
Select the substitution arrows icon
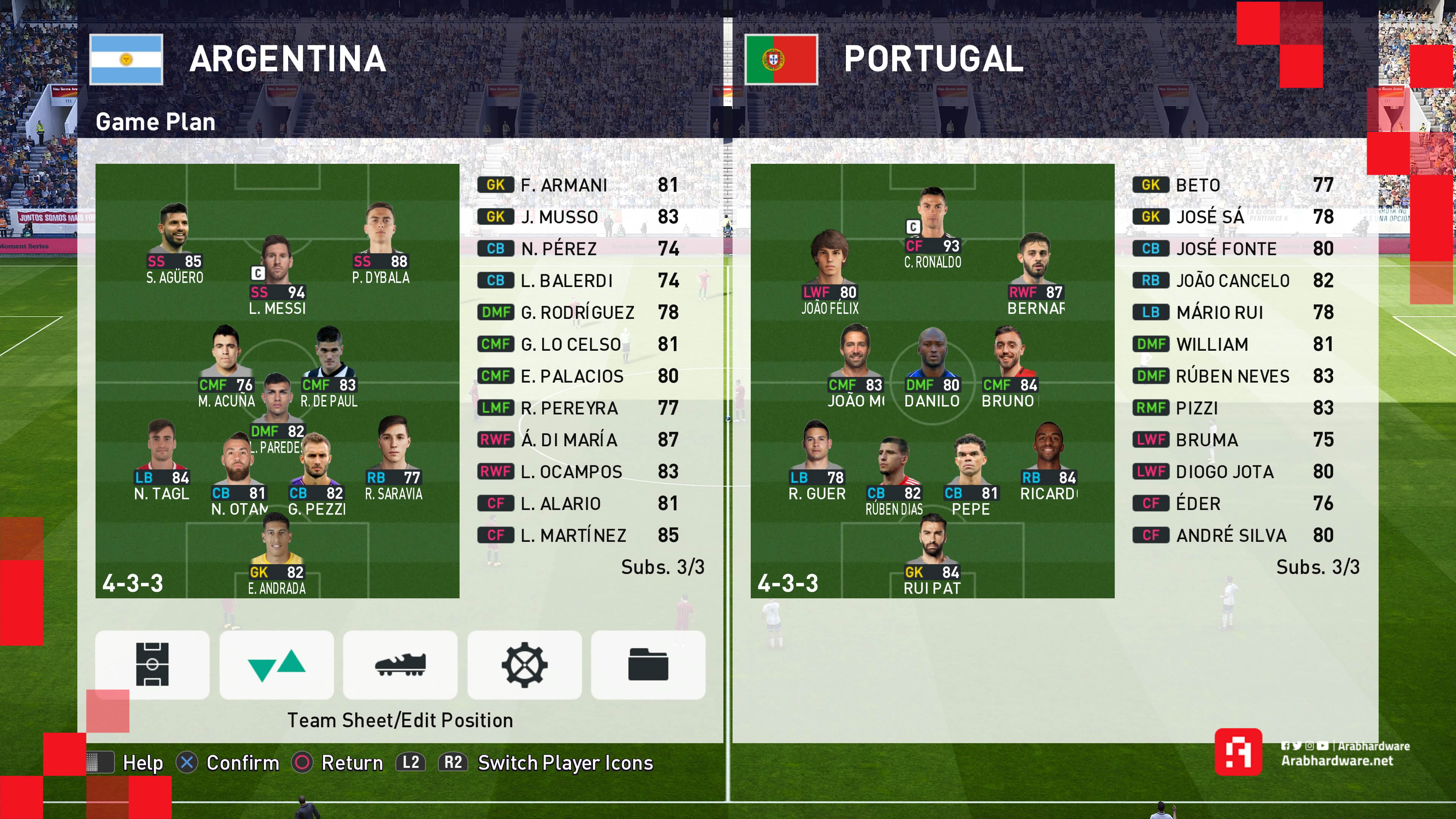(276, 664)
